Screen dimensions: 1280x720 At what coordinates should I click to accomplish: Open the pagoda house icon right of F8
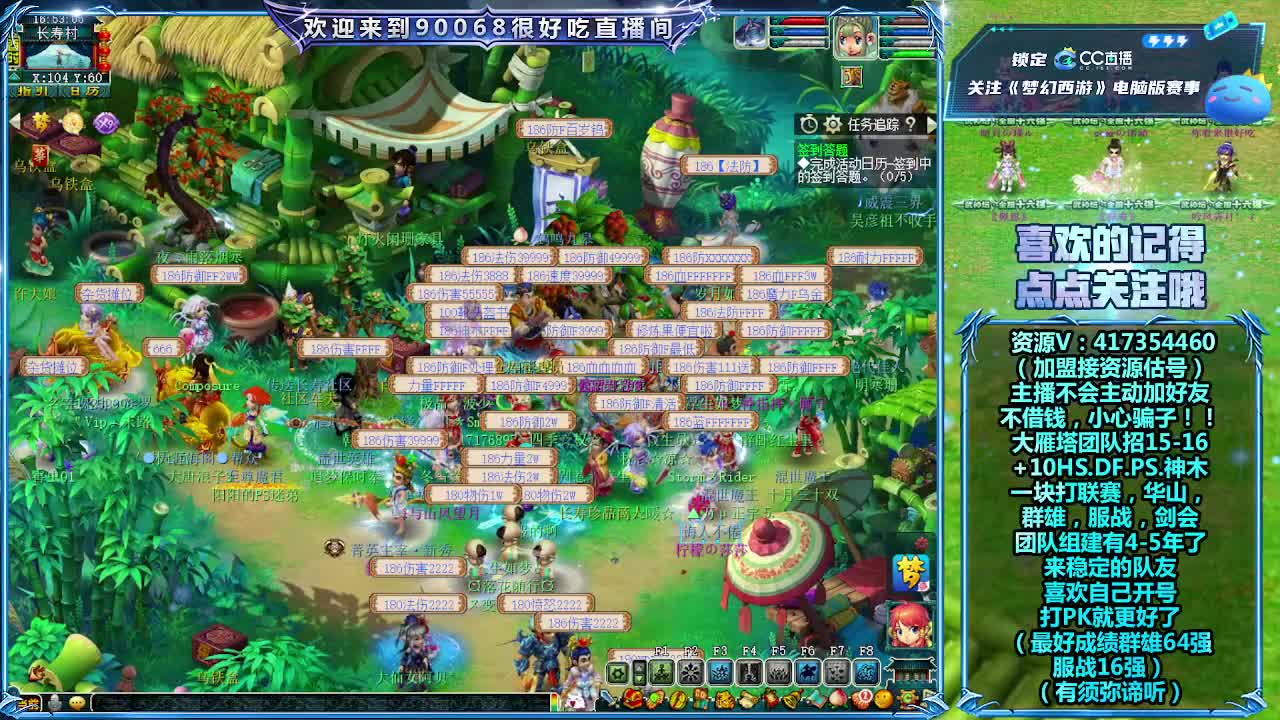(909, 670)
